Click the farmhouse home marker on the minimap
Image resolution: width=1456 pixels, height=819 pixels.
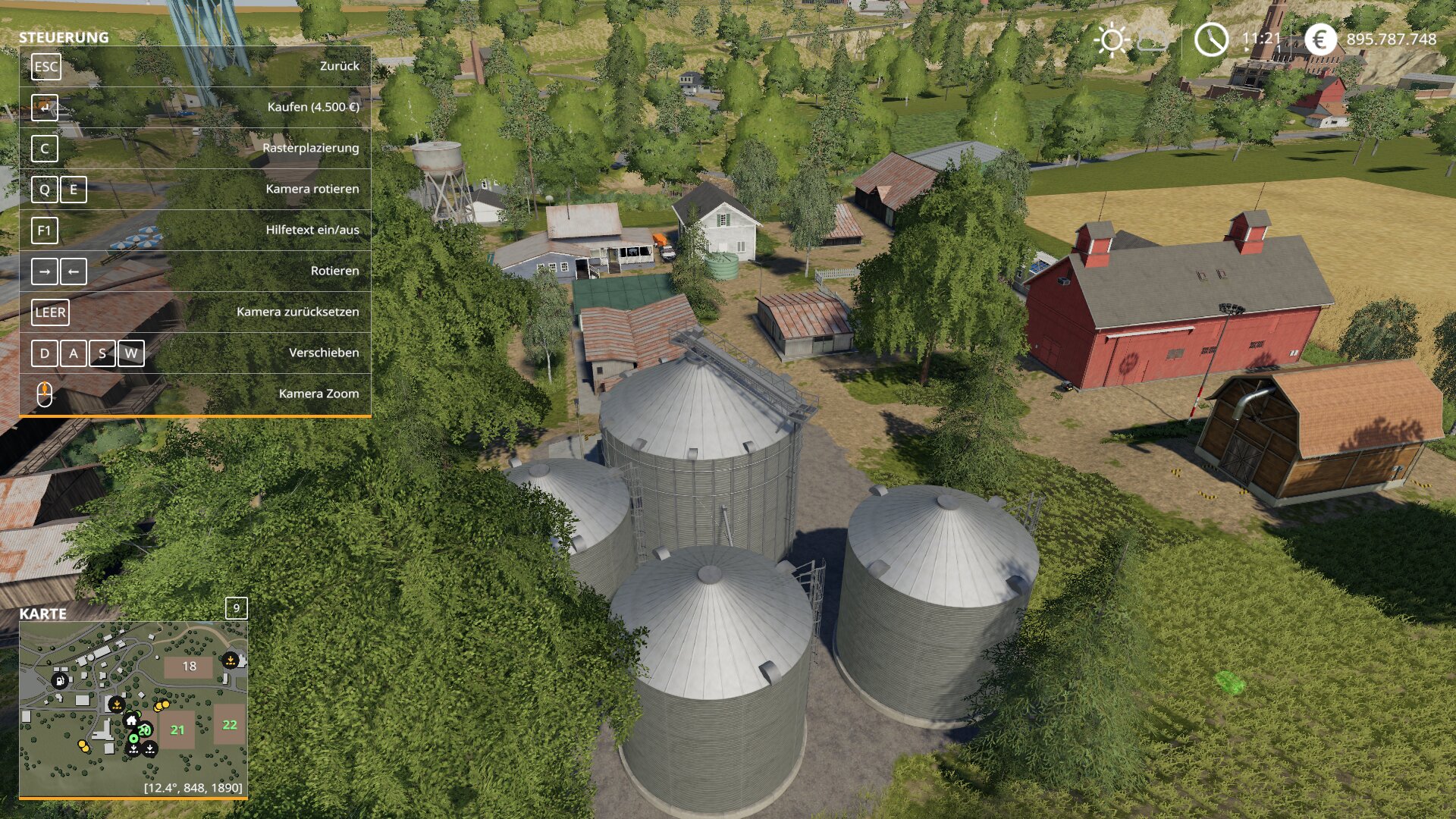(x=131, y=720)
